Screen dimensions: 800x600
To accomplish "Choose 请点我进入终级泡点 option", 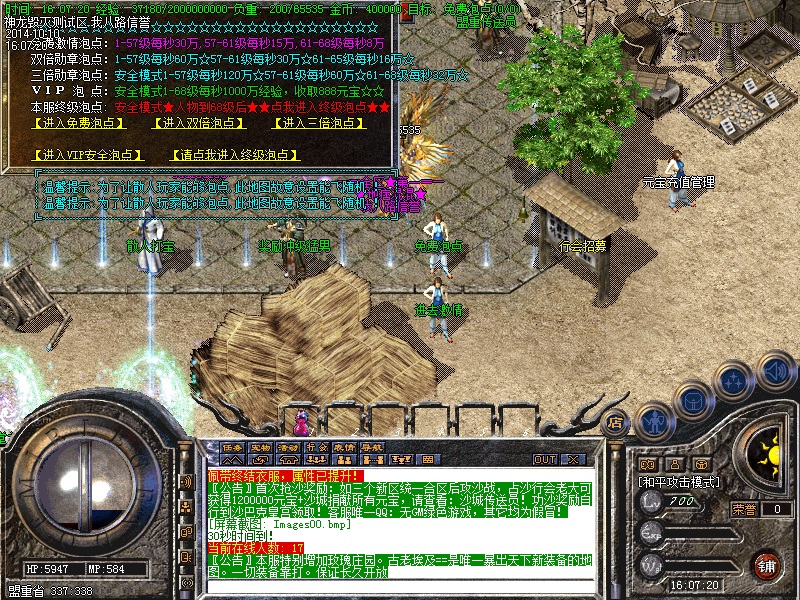I will point(235,155).
